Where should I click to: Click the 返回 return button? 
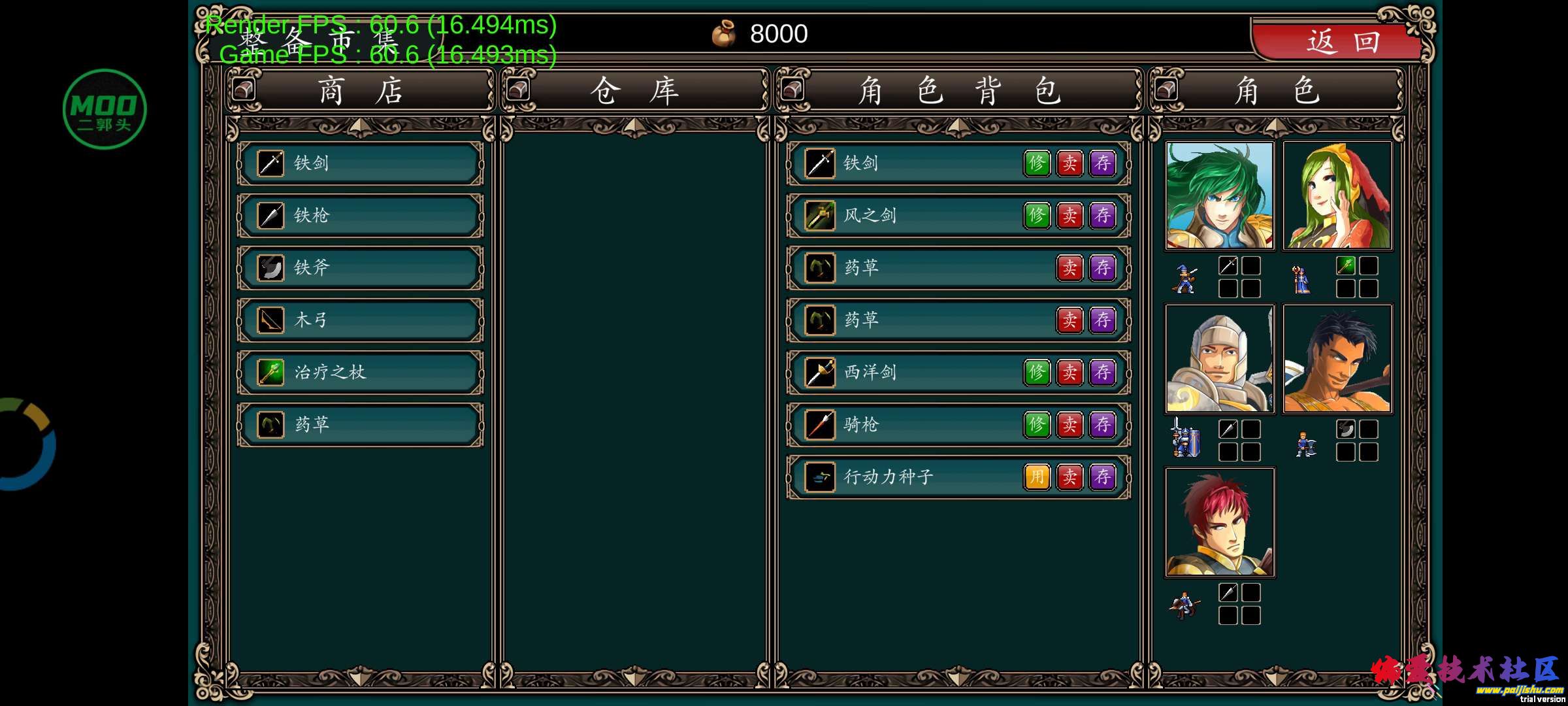1341,42
